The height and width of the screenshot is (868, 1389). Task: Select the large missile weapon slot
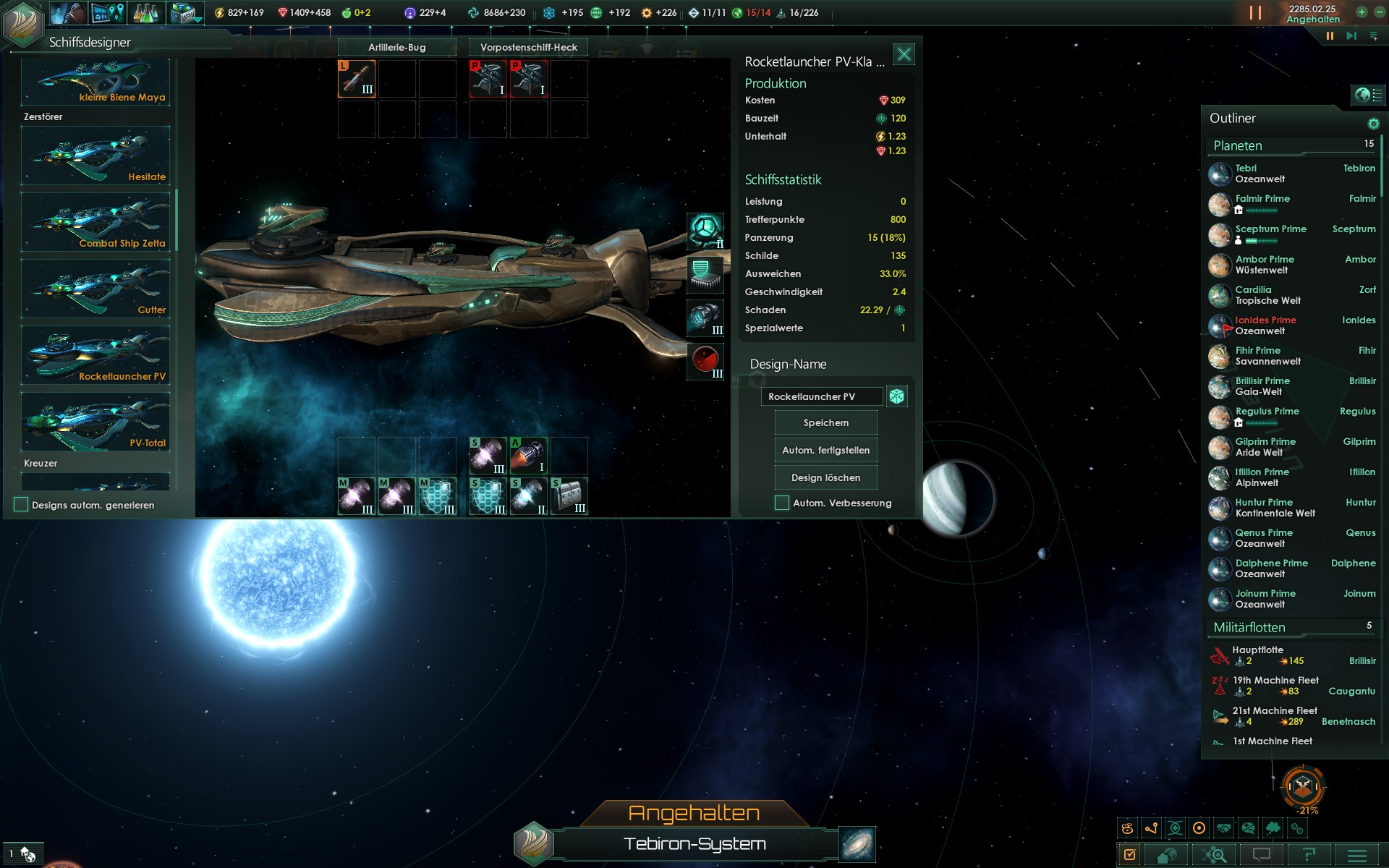(357, 79)
